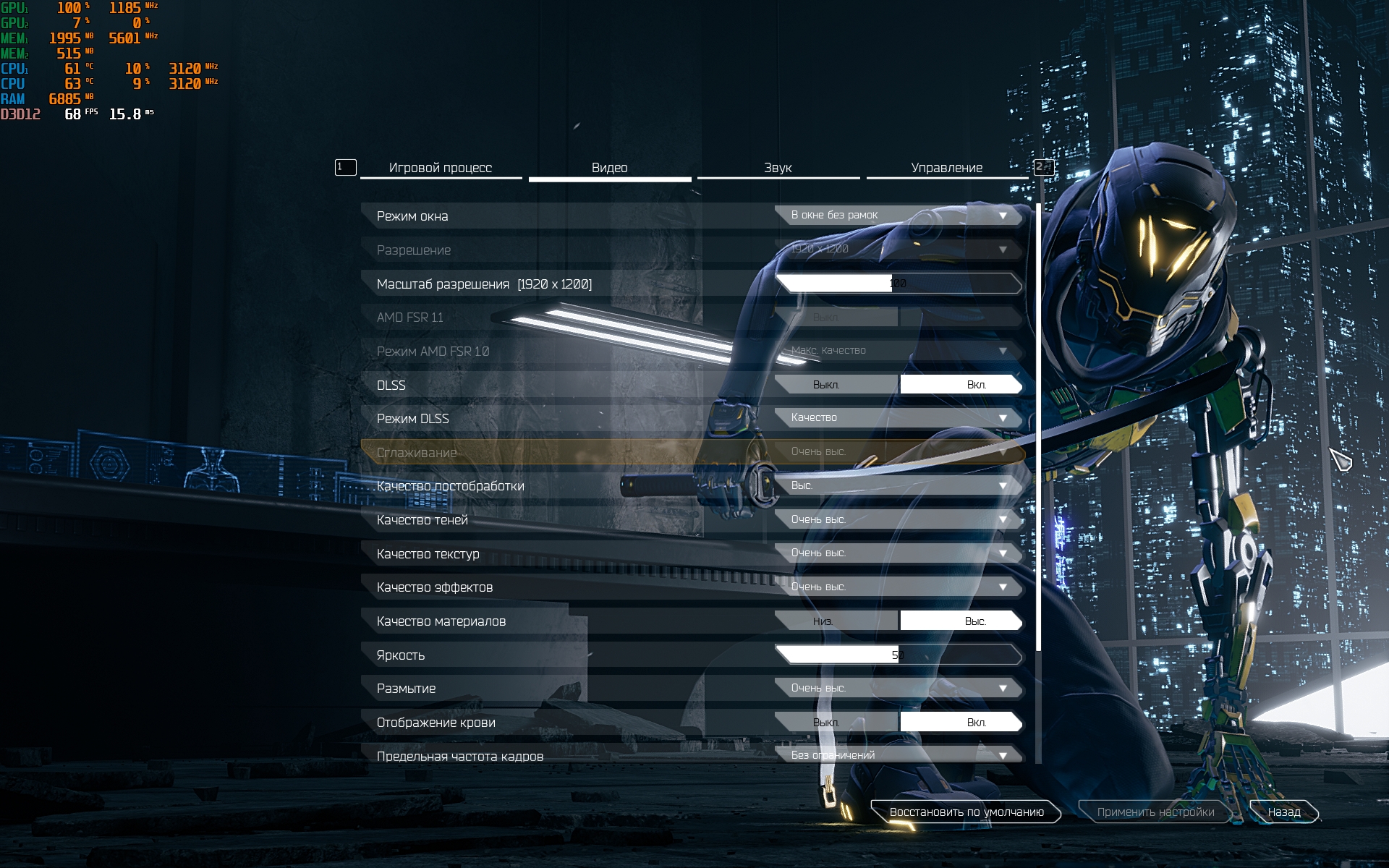1389x868 pixels.
Task: Set Качество материалов to Выс.
Action: pos(961,621)
